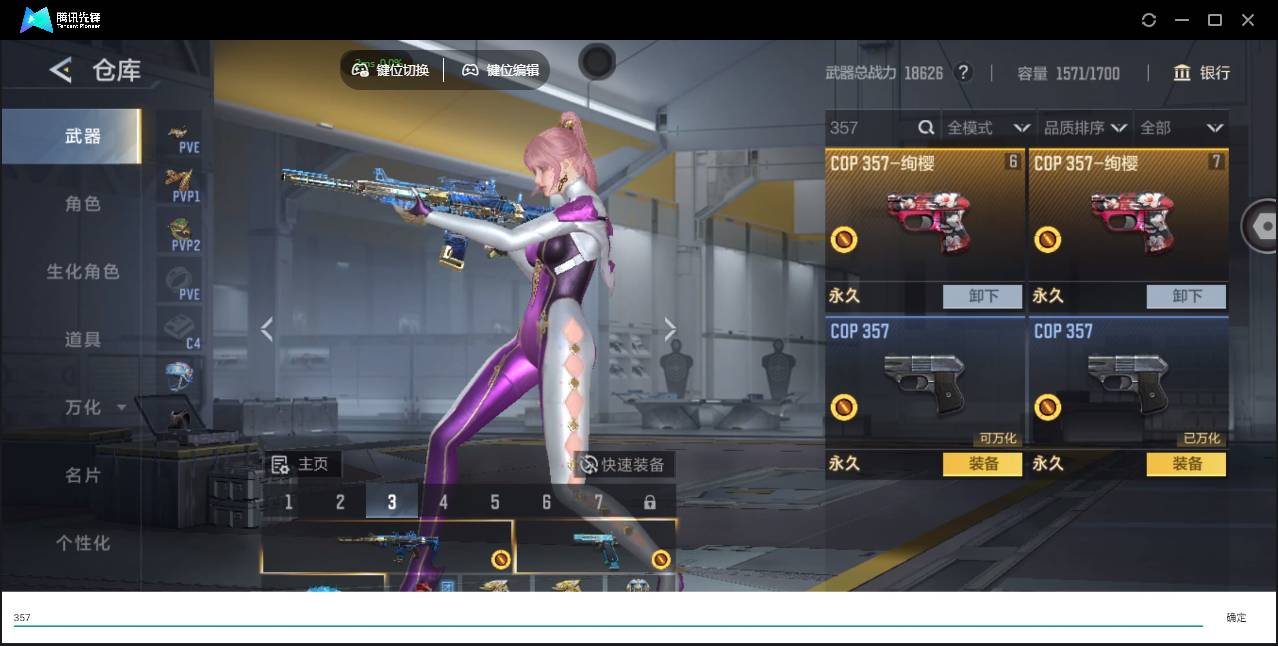
Task: Open the 品质排序 sort dropdown
Action: (x=1085, y=128)
